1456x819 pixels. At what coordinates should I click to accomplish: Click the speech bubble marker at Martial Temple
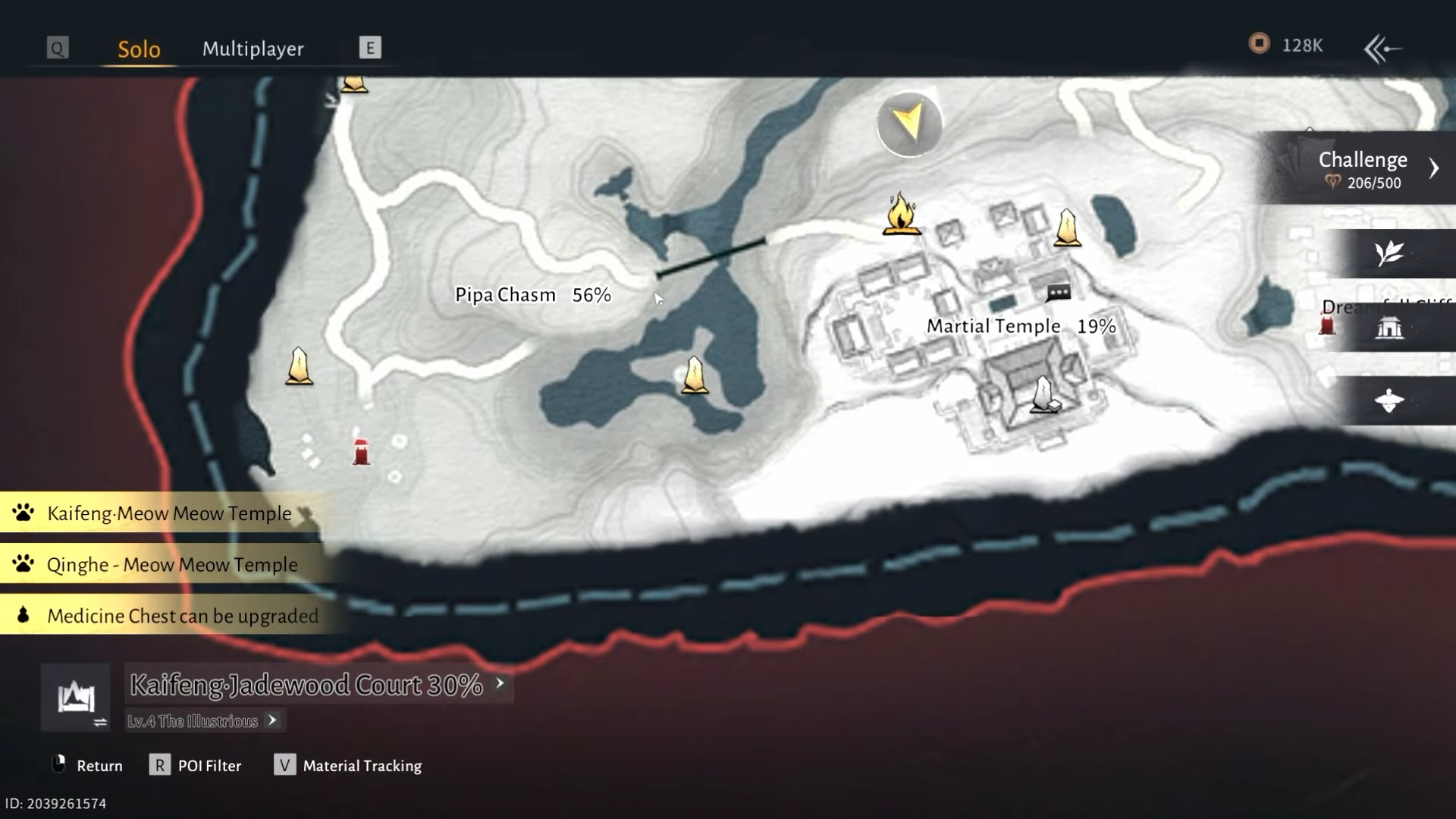coord(1058,292)
